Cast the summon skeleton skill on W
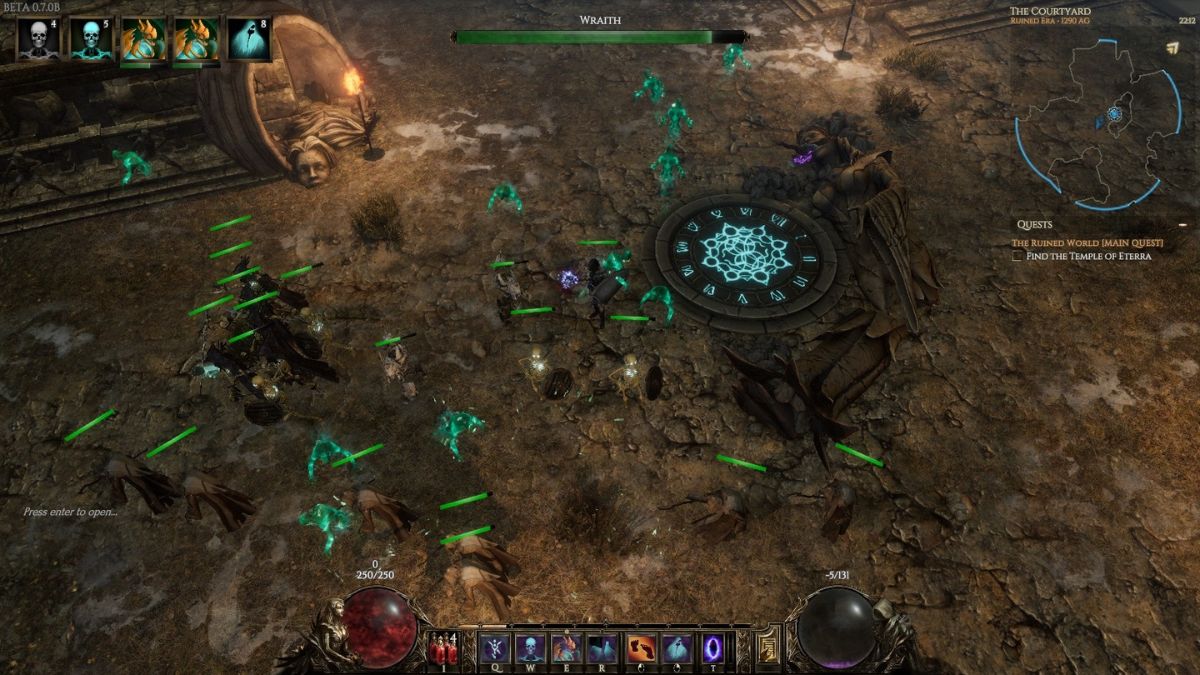Viewport: 1200px width, 675px height. tap(530, 649)
